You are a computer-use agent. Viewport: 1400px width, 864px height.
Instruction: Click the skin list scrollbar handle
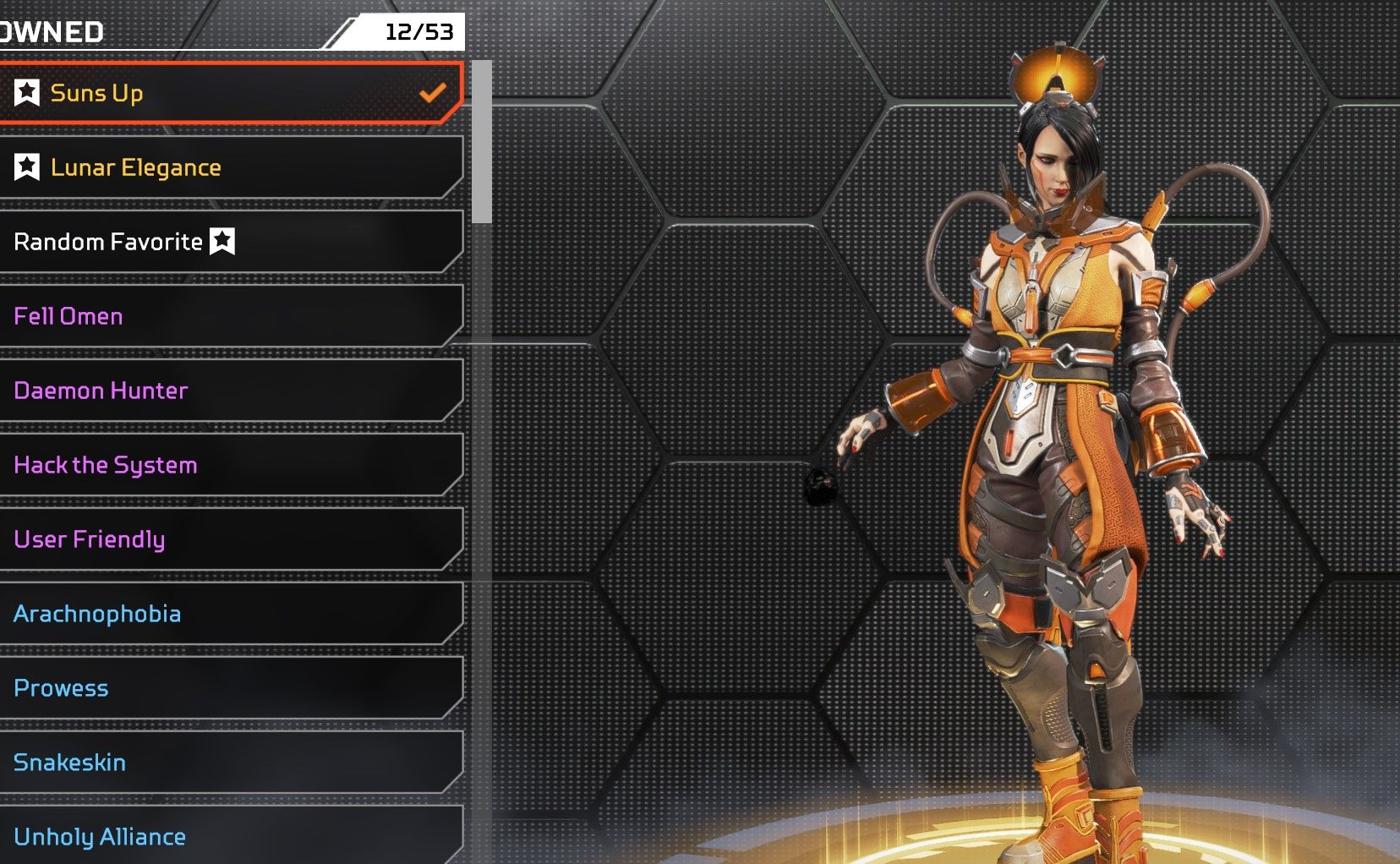[x=482, y=142]
